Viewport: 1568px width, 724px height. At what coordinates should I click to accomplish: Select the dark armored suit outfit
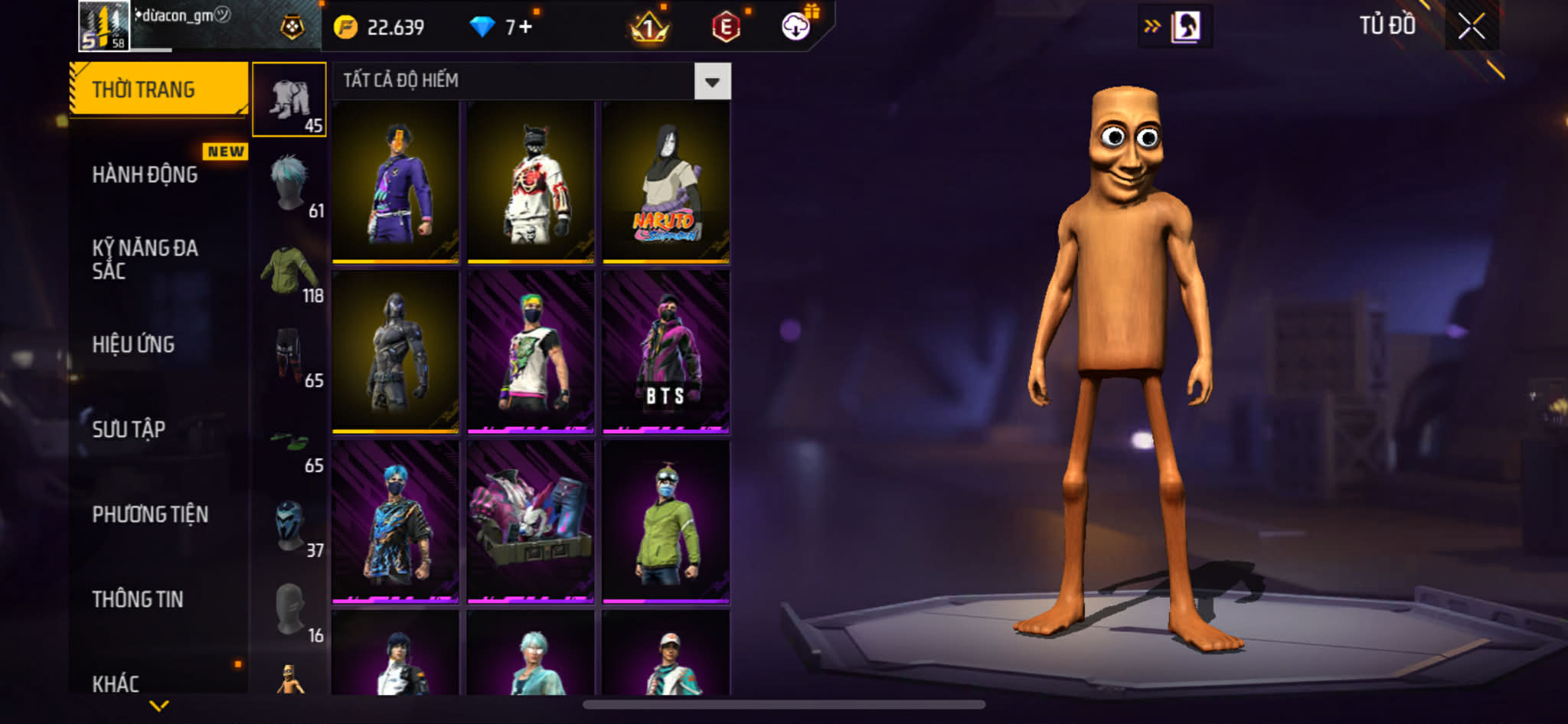(395, 352)
